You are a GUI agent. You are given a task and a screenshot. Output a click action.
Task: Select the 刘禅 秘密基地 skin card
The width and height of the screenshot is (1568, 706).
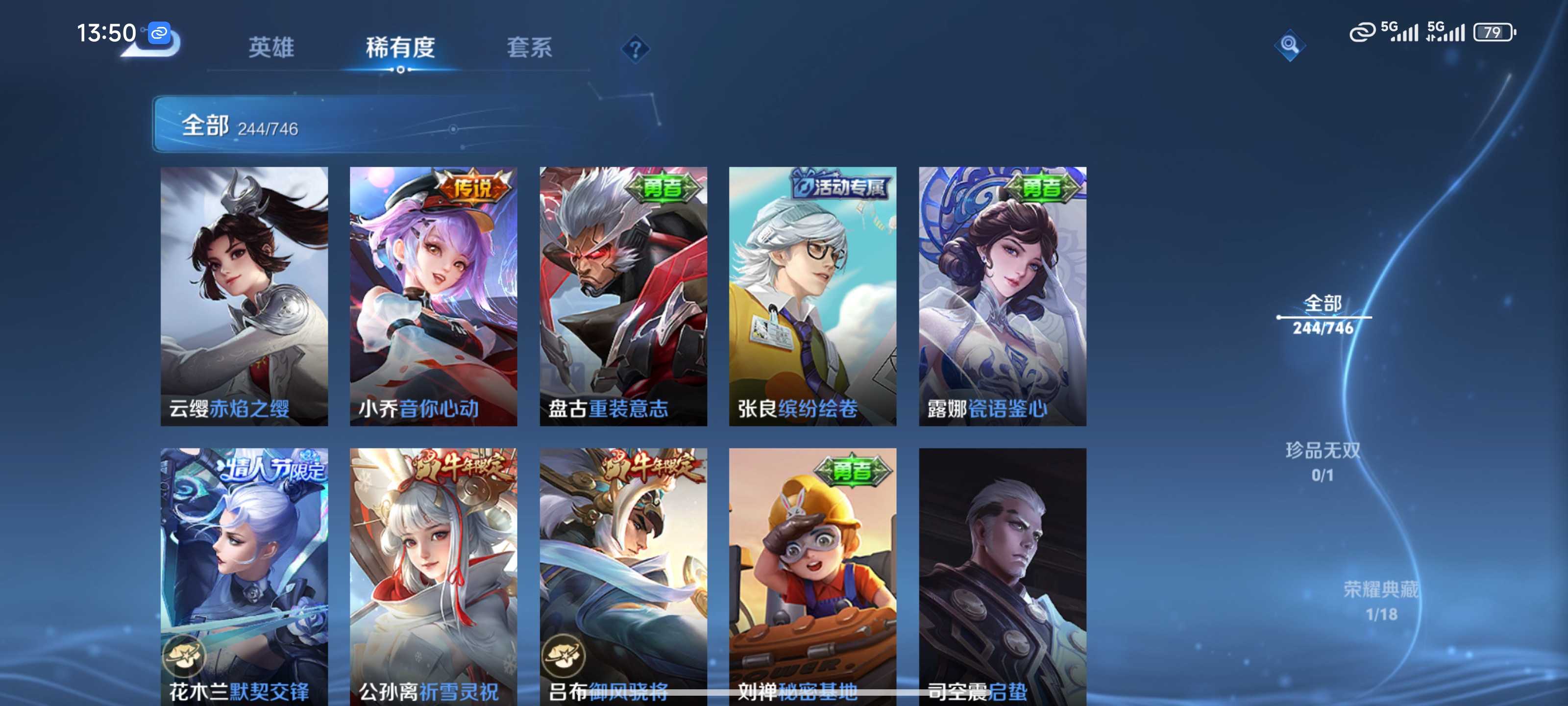(812, 576)
